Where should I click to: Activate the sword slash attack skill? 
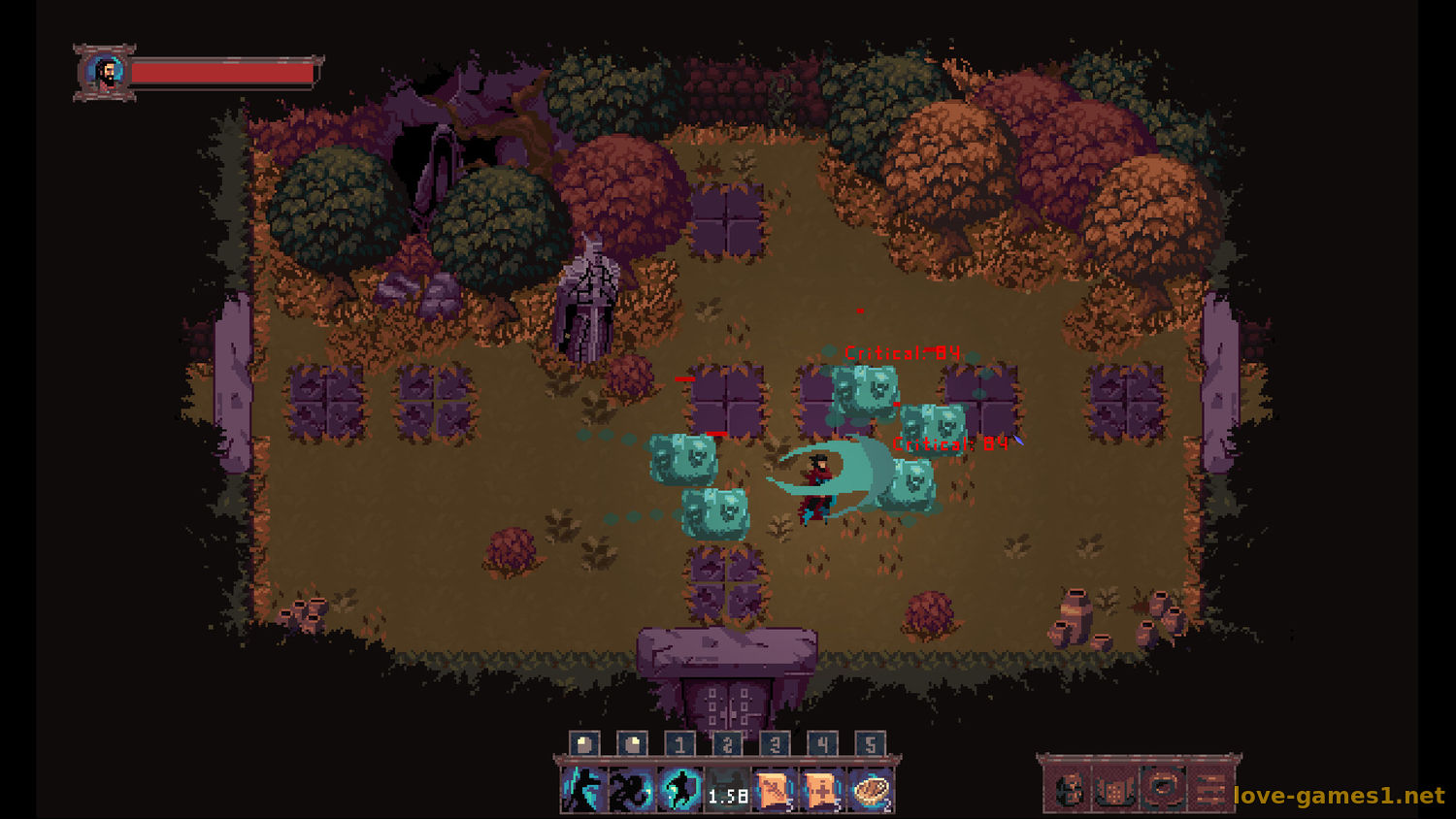583,790
